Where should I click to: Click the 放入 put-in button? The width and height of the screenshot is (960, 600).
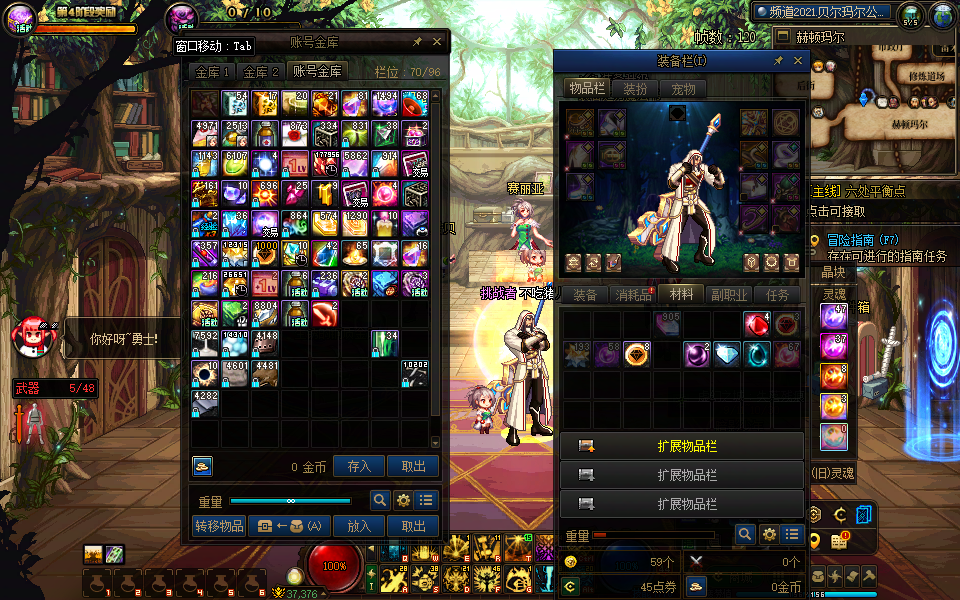click(359, 526)
